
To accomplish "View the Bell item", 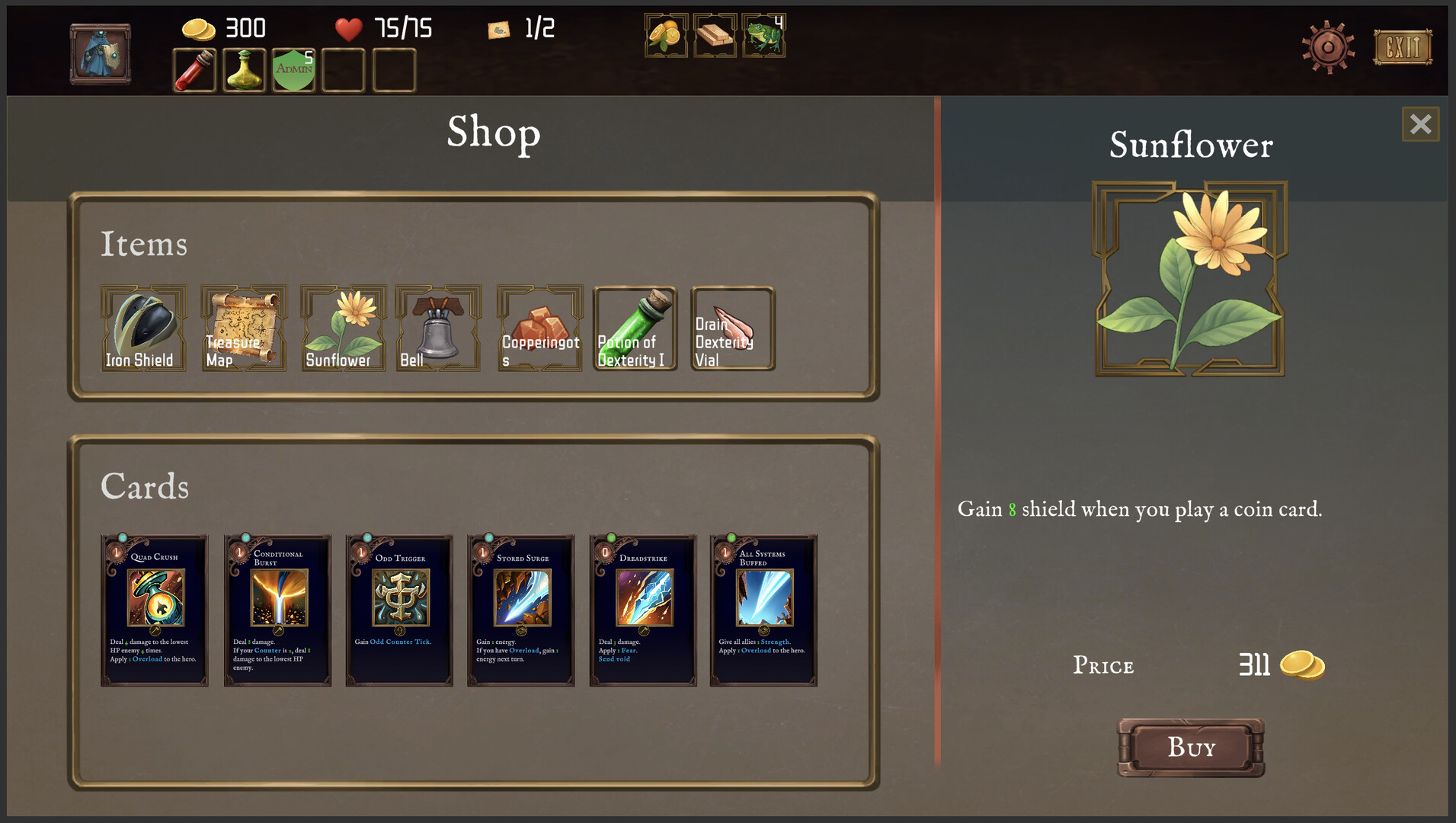I will 438,329.
